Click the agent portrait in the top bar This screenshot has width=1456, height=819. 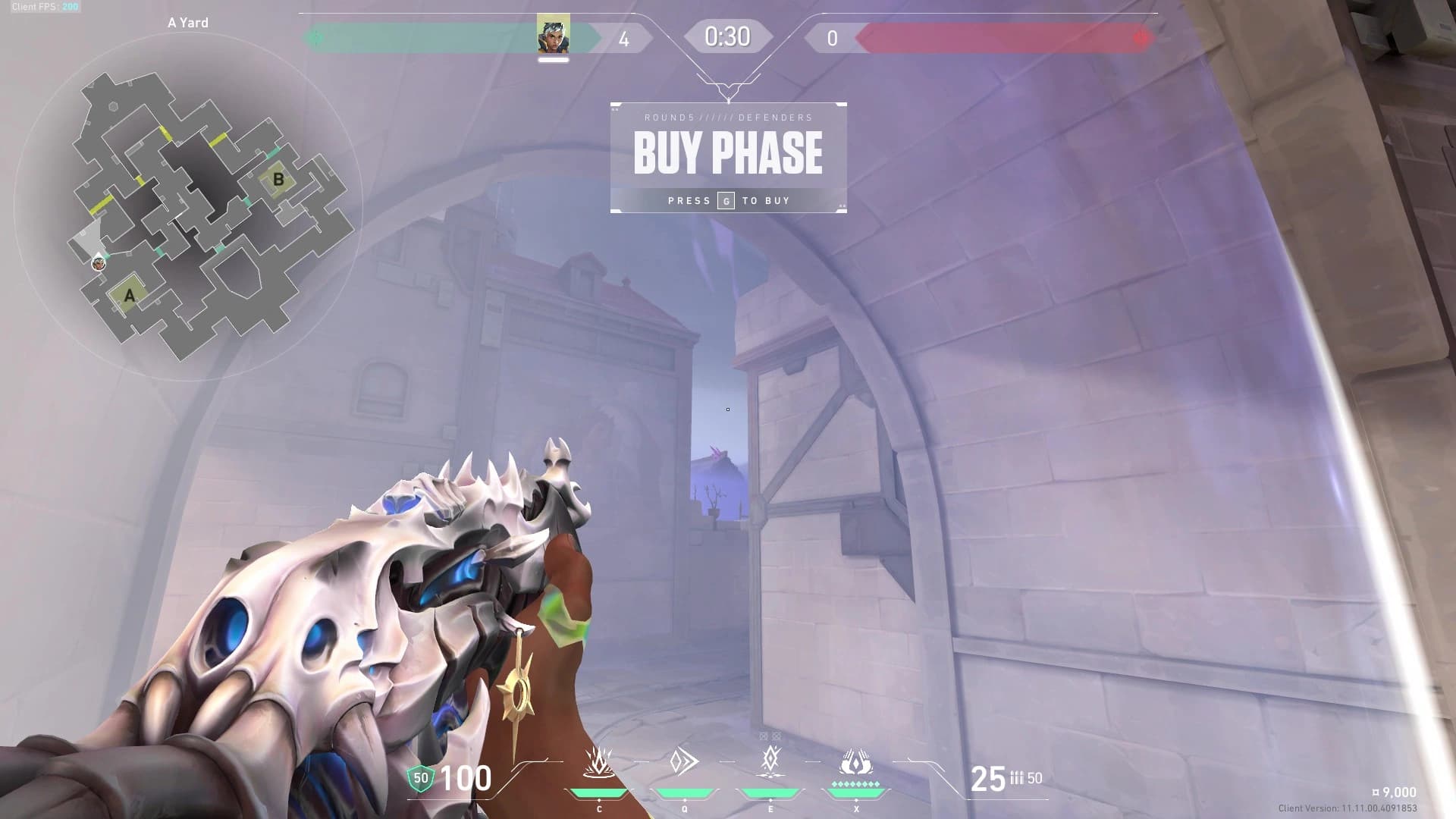(553, 35)
